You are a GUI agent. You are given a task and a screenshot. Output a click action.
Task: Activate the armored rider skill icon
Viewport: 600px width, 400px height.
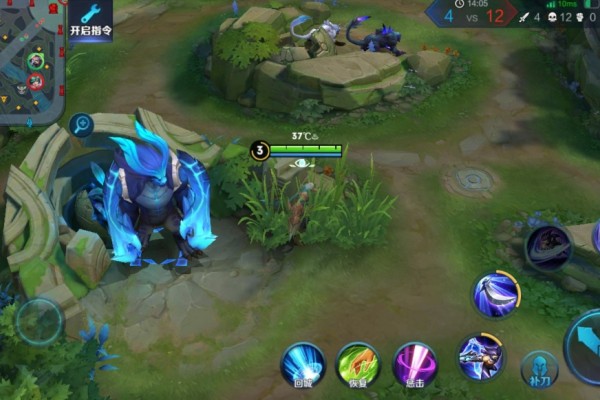tap(480, 357)
